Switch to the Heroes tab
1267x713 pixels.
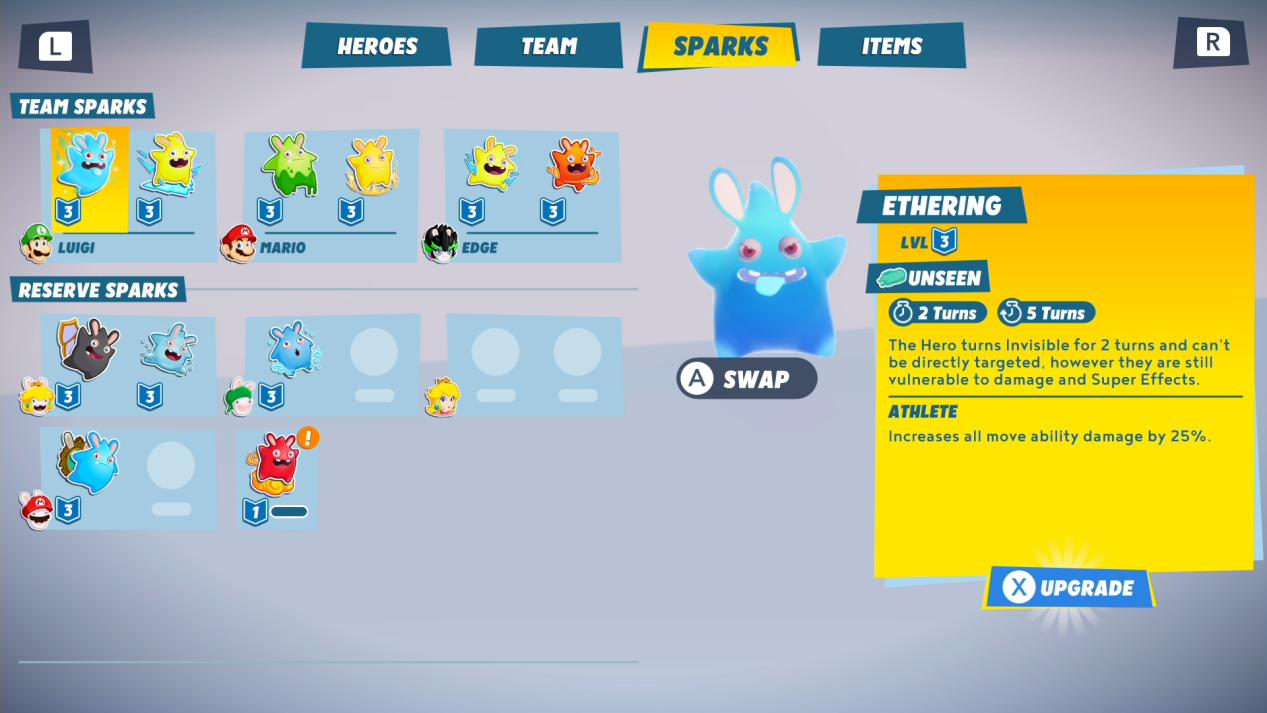(377, 46)
